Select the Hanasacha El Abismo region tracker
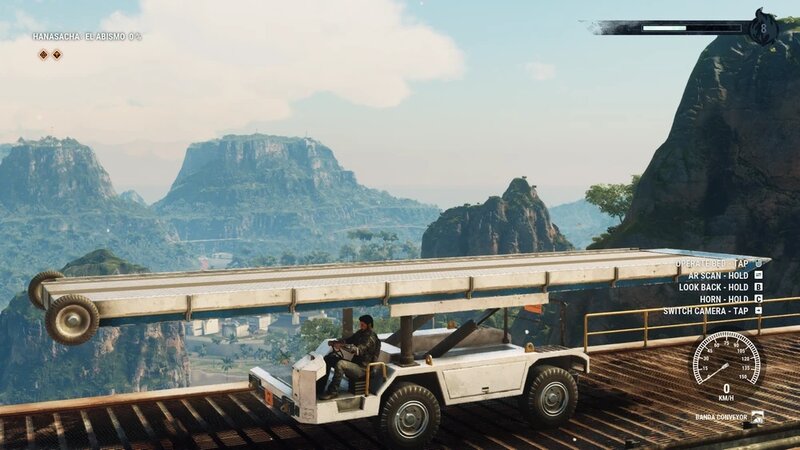 tap(86, 37)
